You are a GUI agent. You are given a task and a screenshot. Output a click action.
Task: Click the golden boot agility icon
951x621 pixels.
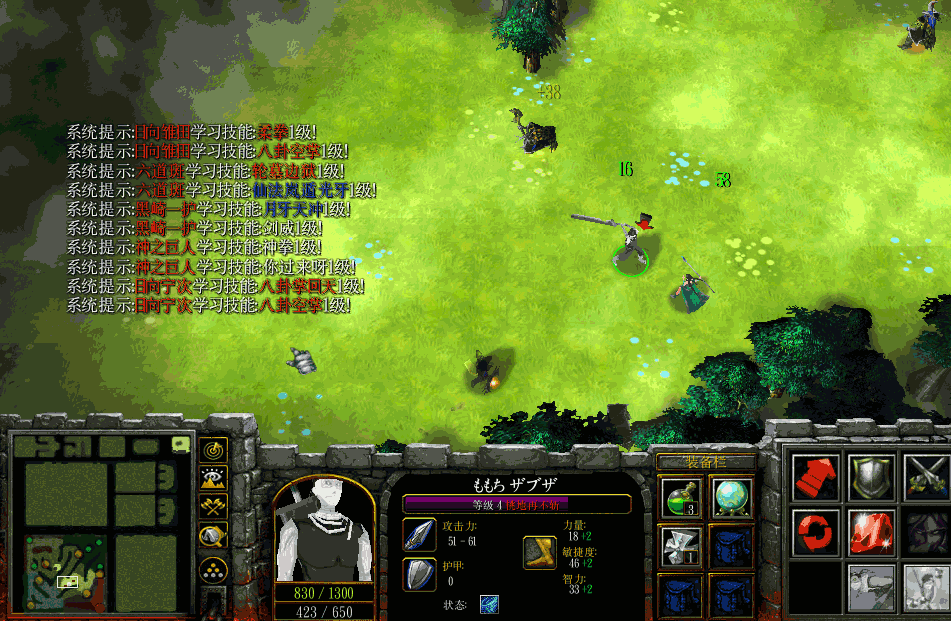pos(540,552)
